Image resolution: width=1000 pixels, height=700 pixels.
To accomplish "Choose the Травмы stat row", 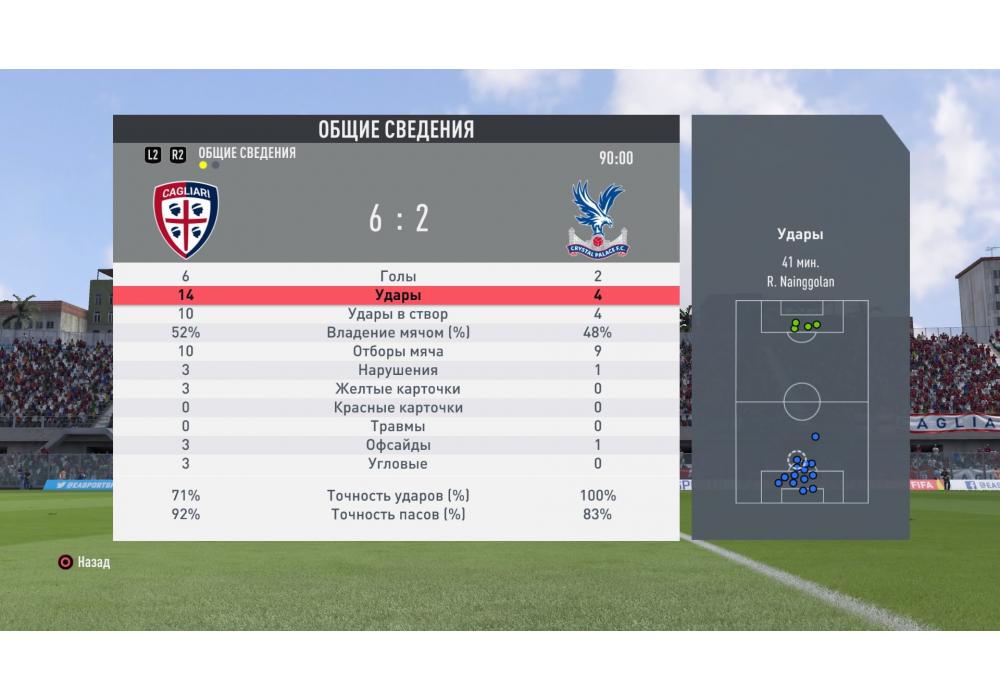I will (397, 427).
